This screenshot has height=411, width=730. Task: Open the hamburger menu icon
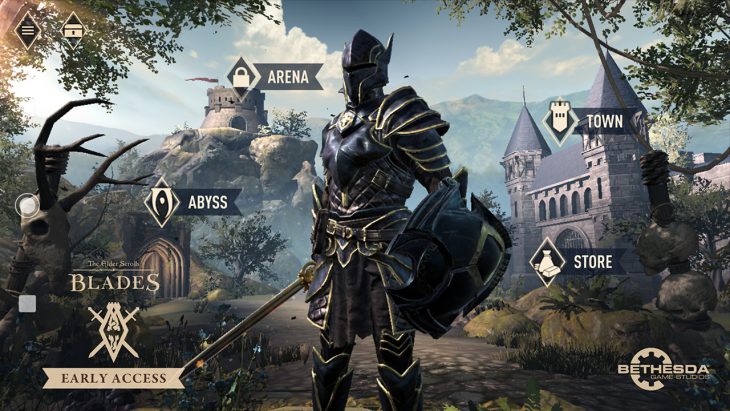pyautogui.click(x=27, y=29)
